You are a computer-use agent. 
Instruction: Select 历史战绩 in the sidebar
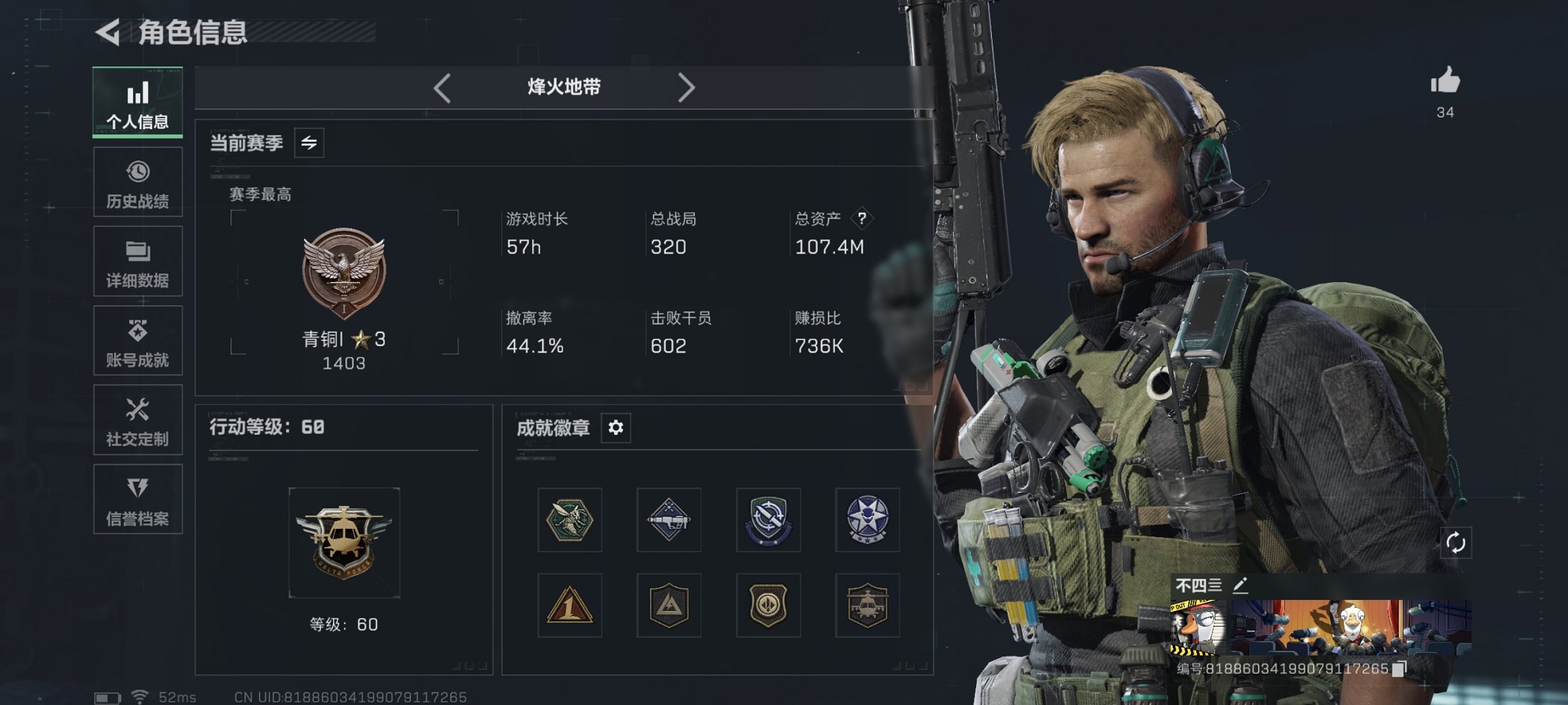pyautogui.click(x=137, y=182)
